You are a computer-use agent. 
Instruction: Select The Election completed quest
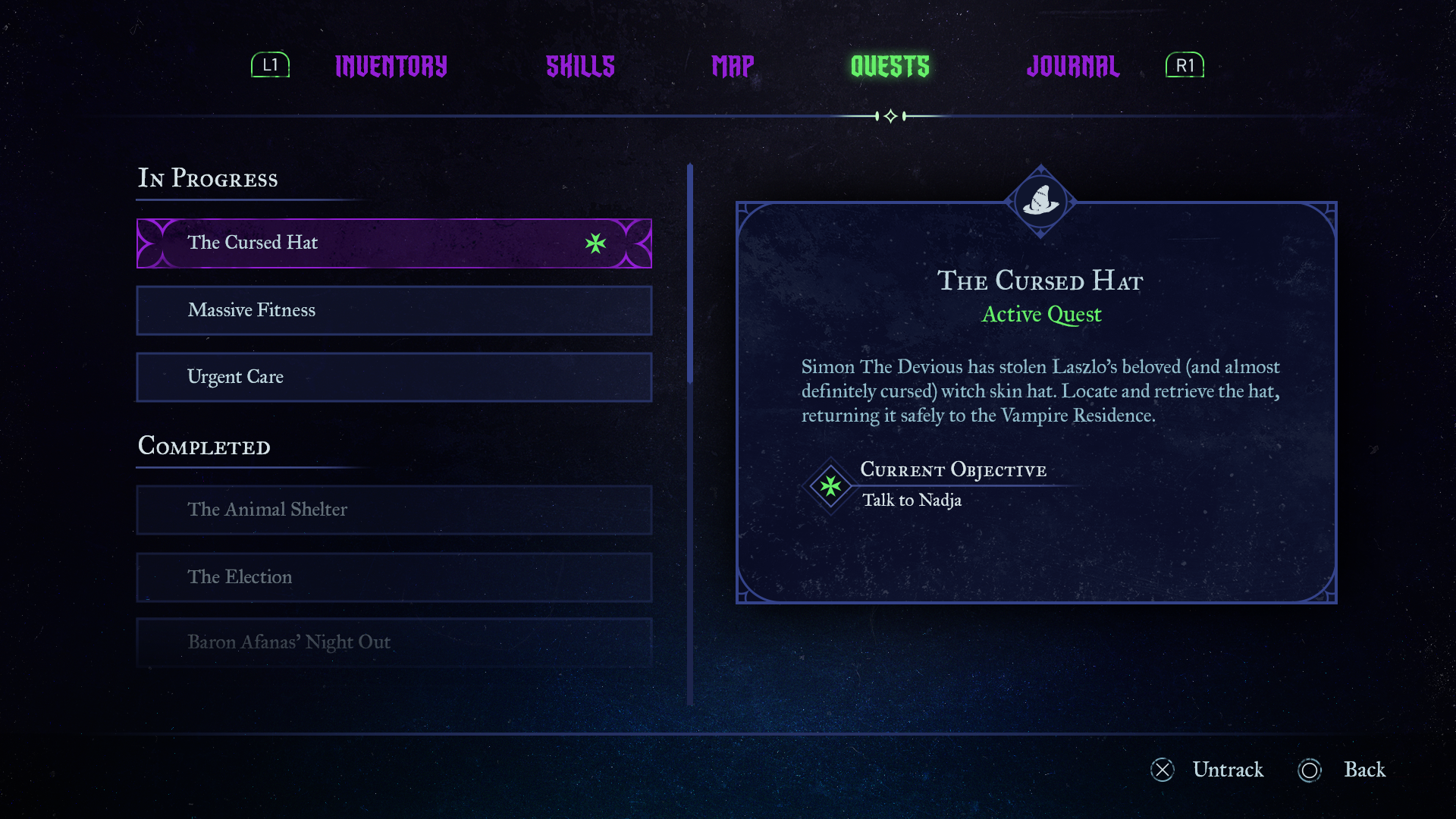[x=394, y=577]
